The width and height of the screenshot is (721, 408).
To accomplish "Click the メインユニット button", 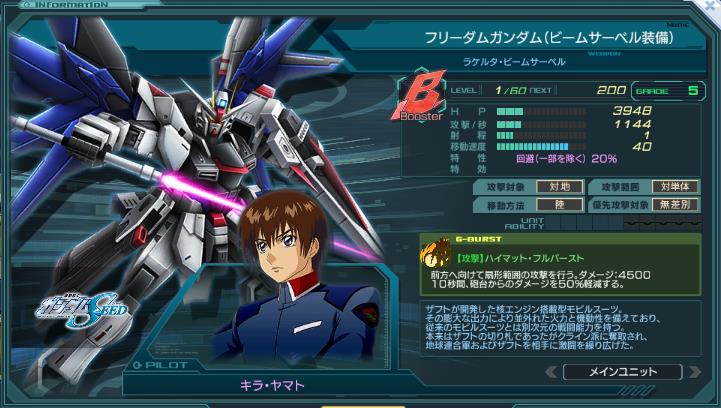I will [622, 372].
